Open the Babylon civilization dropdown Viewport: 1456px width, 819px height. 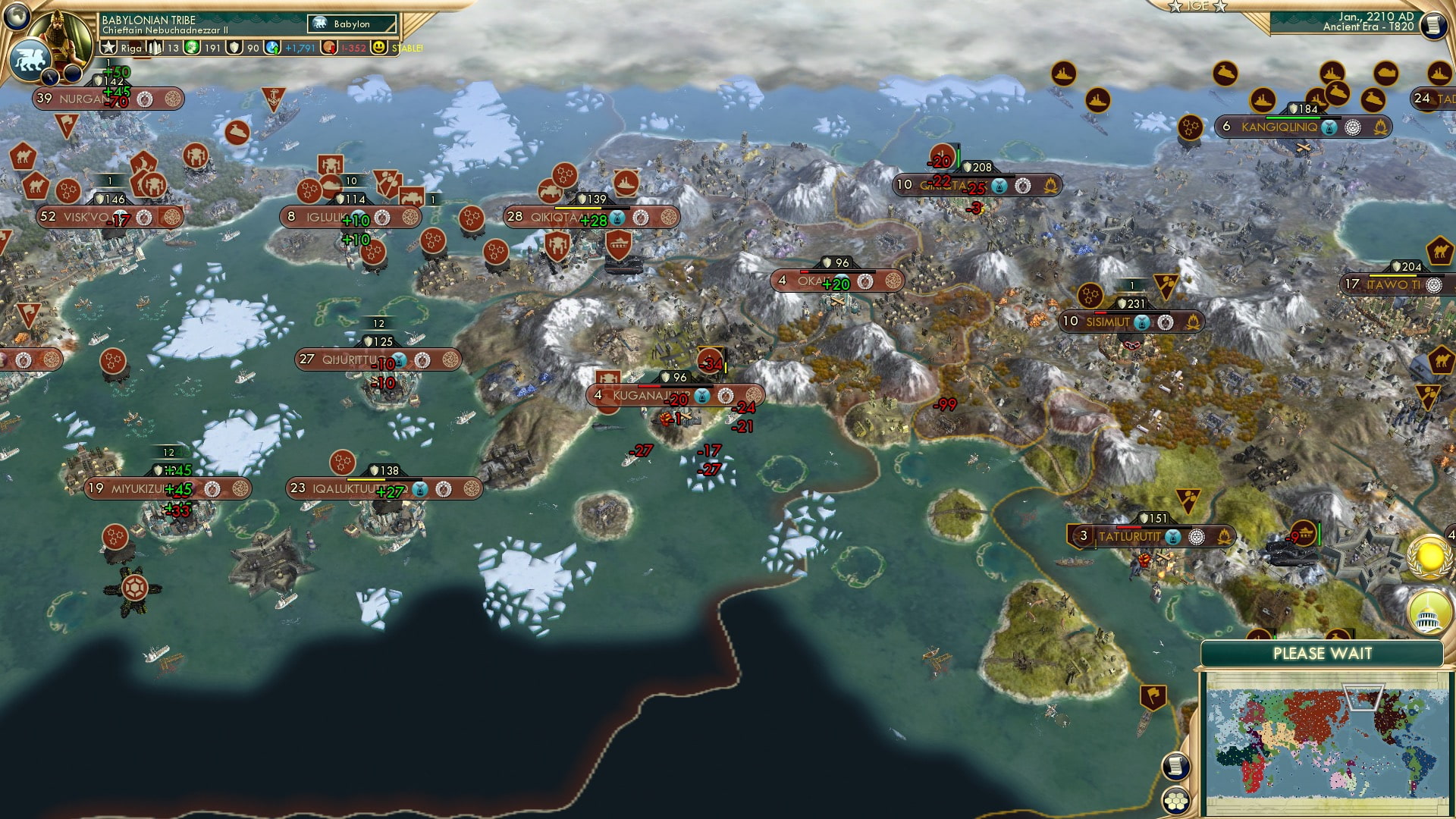(353, 24)
